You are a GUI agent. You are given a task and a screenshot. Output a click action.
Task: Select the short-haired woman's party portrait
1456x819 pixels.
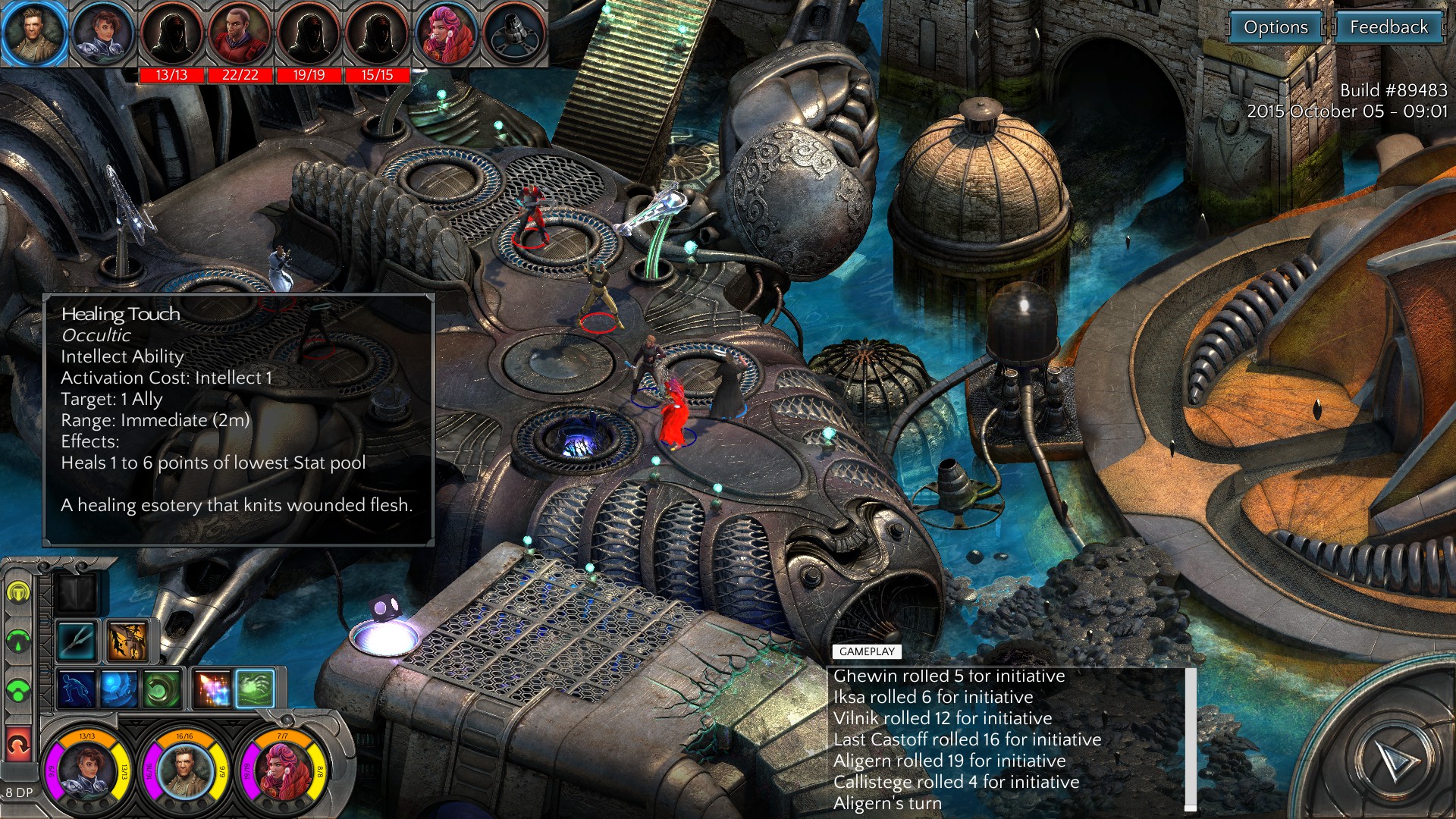click(x=86, y=769)
